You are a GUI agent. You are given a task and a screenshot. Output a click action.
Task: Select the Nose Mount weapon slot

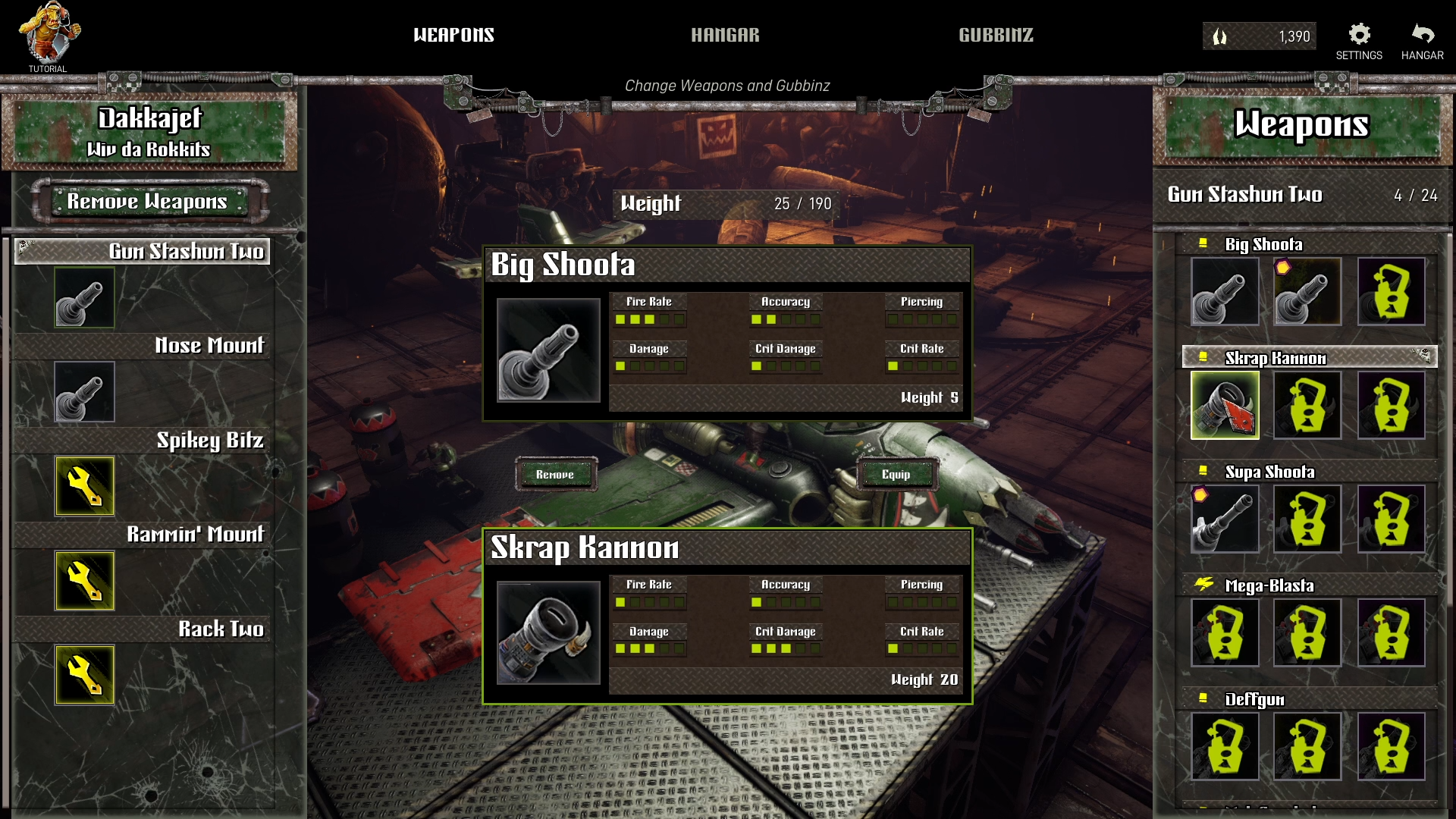point(84,391)
